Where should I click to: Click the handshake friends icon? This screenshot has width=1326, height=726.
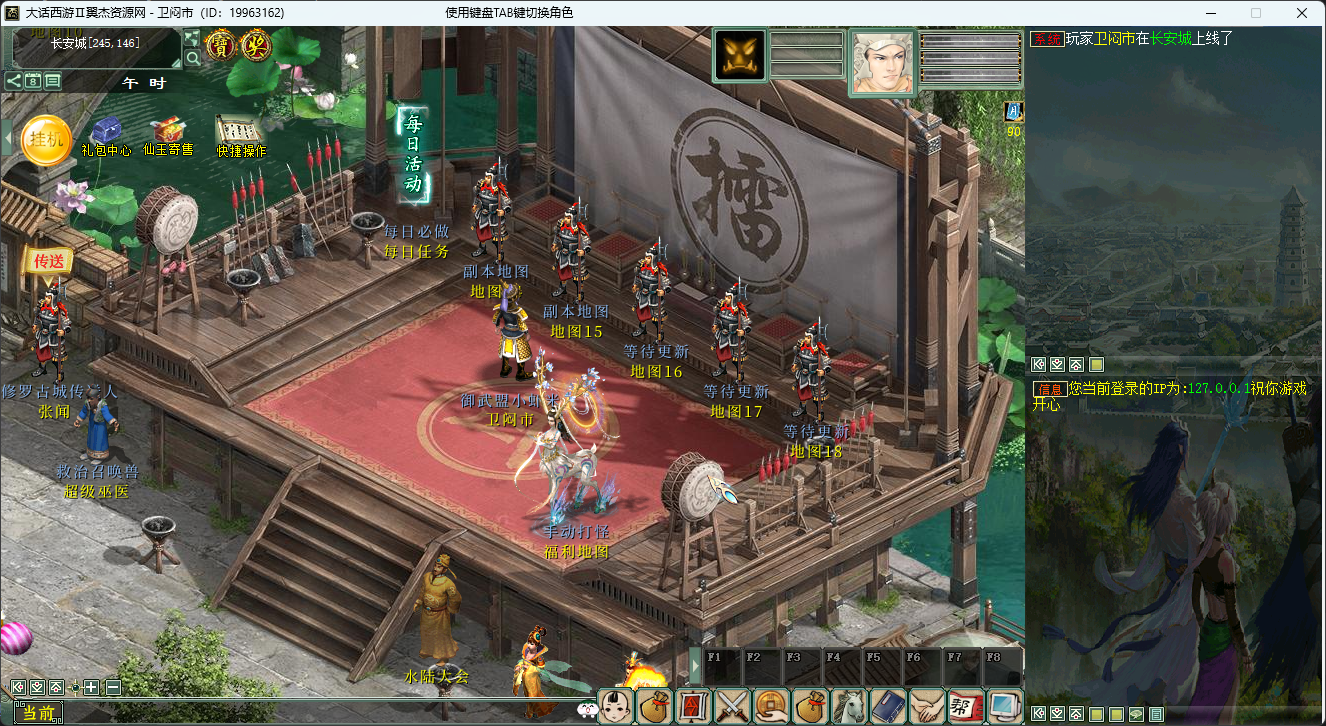click(x=926, y=706)
